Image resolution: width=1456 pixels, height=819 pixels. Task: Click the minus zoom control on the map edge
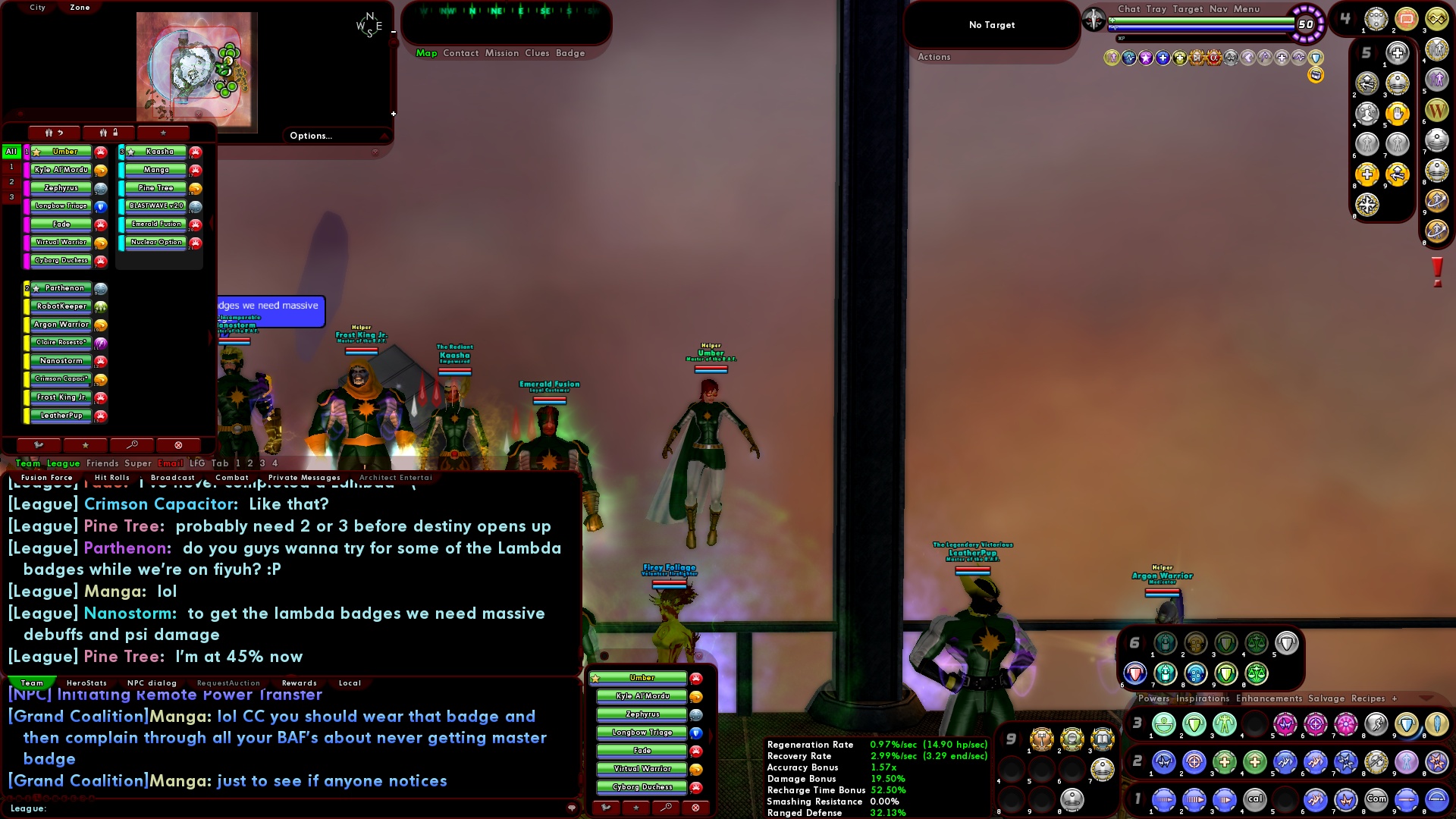coord(393,33)
